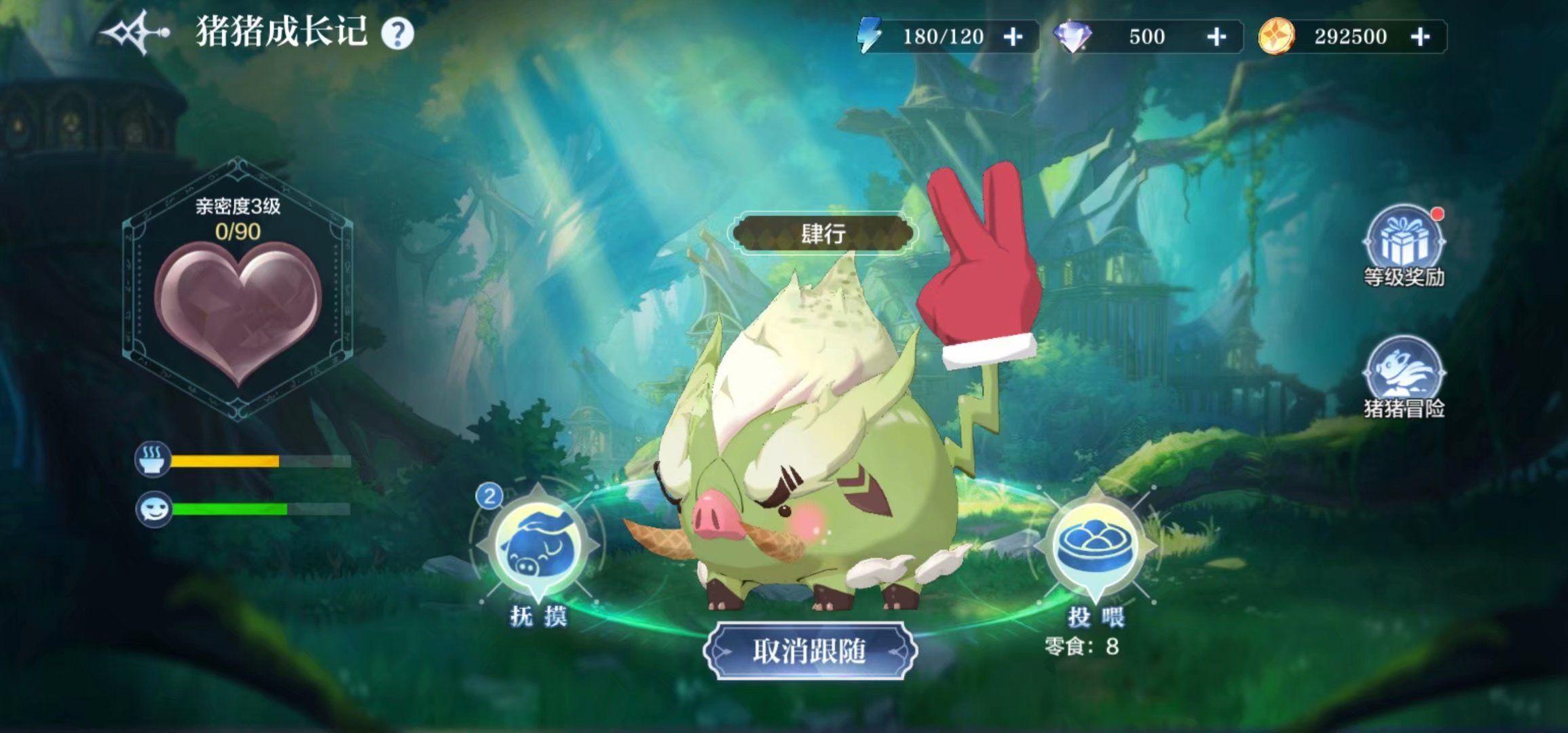Tap the pig's name tag 肆行
Image resolution: width=1568 pixels, height=733 pixels.
pyautogui.click(x=823, y=234)
